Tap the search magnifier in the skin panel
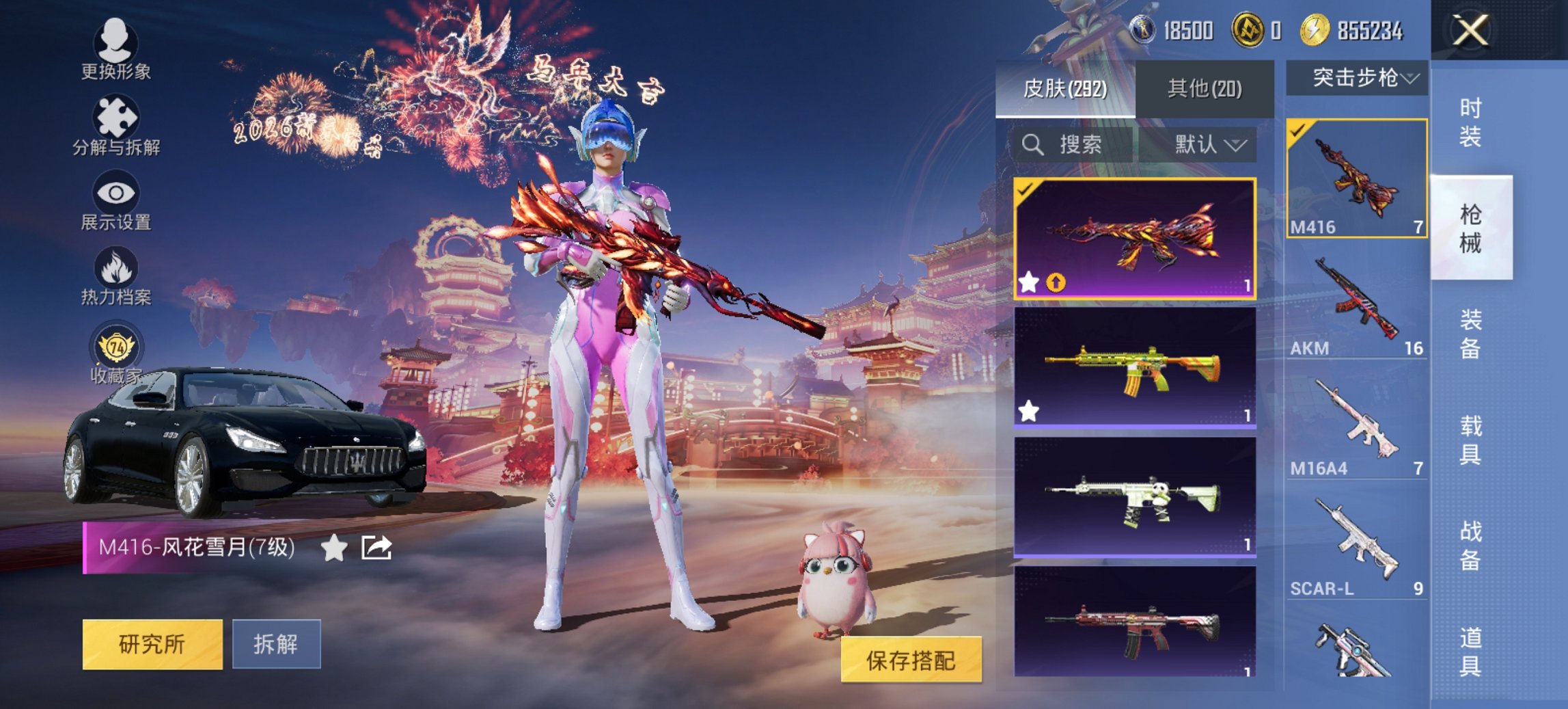1568x709 pixels. 1032,145
